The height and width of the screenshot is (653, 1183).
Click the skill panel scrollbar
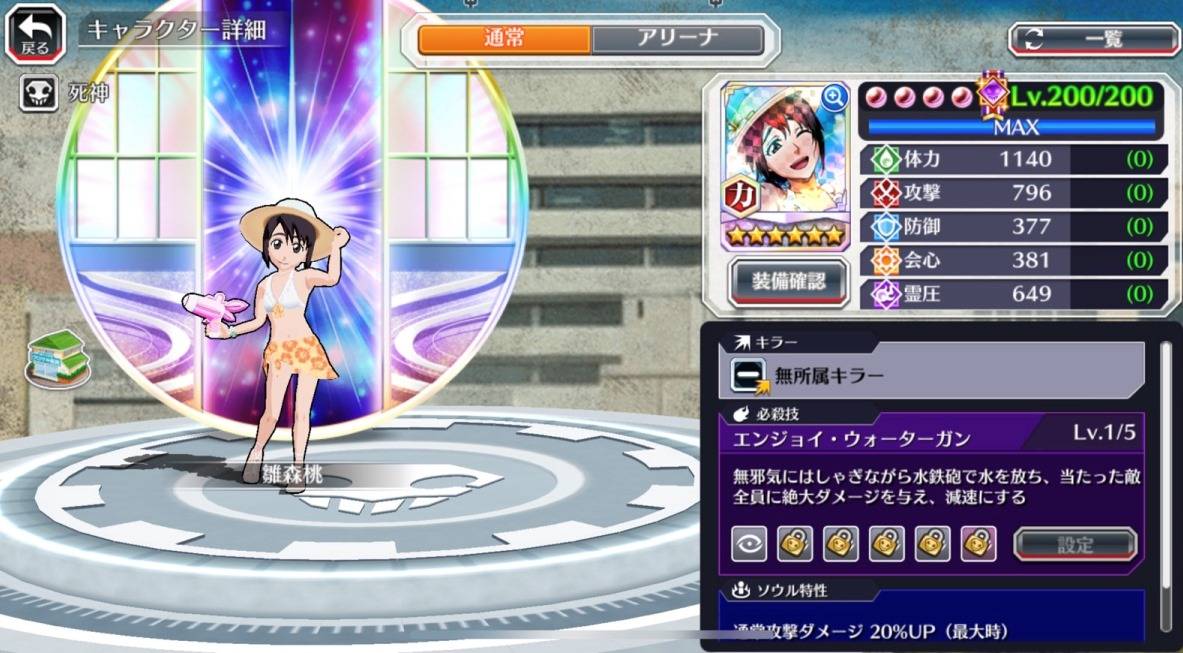coord(1164,480)
